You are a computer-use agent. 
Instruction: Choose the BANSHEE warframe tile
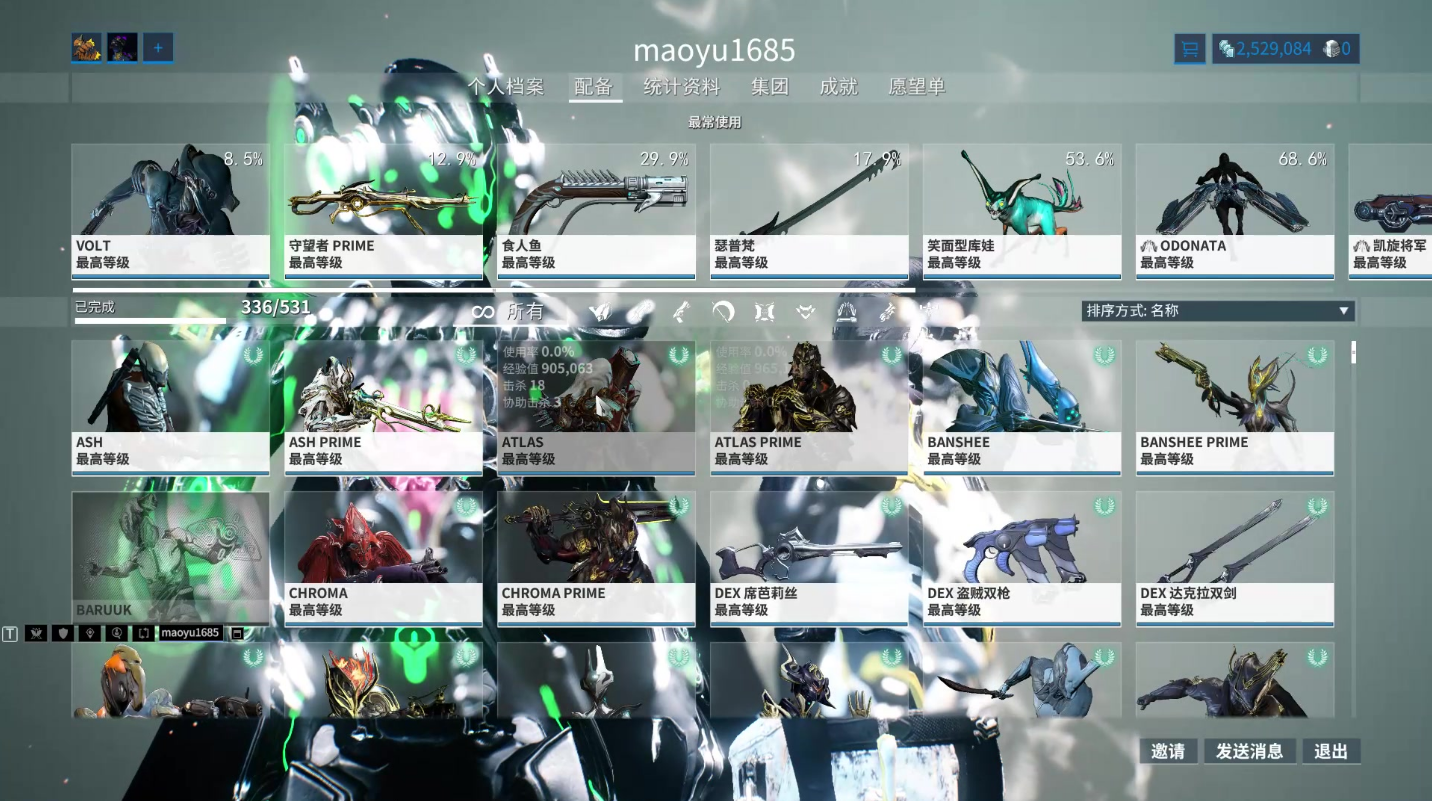(1021, 407)
